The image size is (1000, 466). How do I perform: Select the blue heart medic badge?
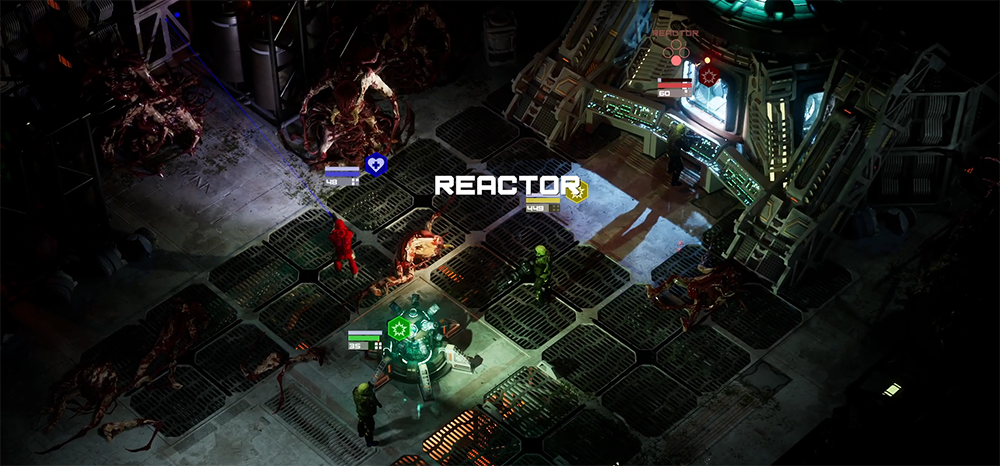point(375,164)
